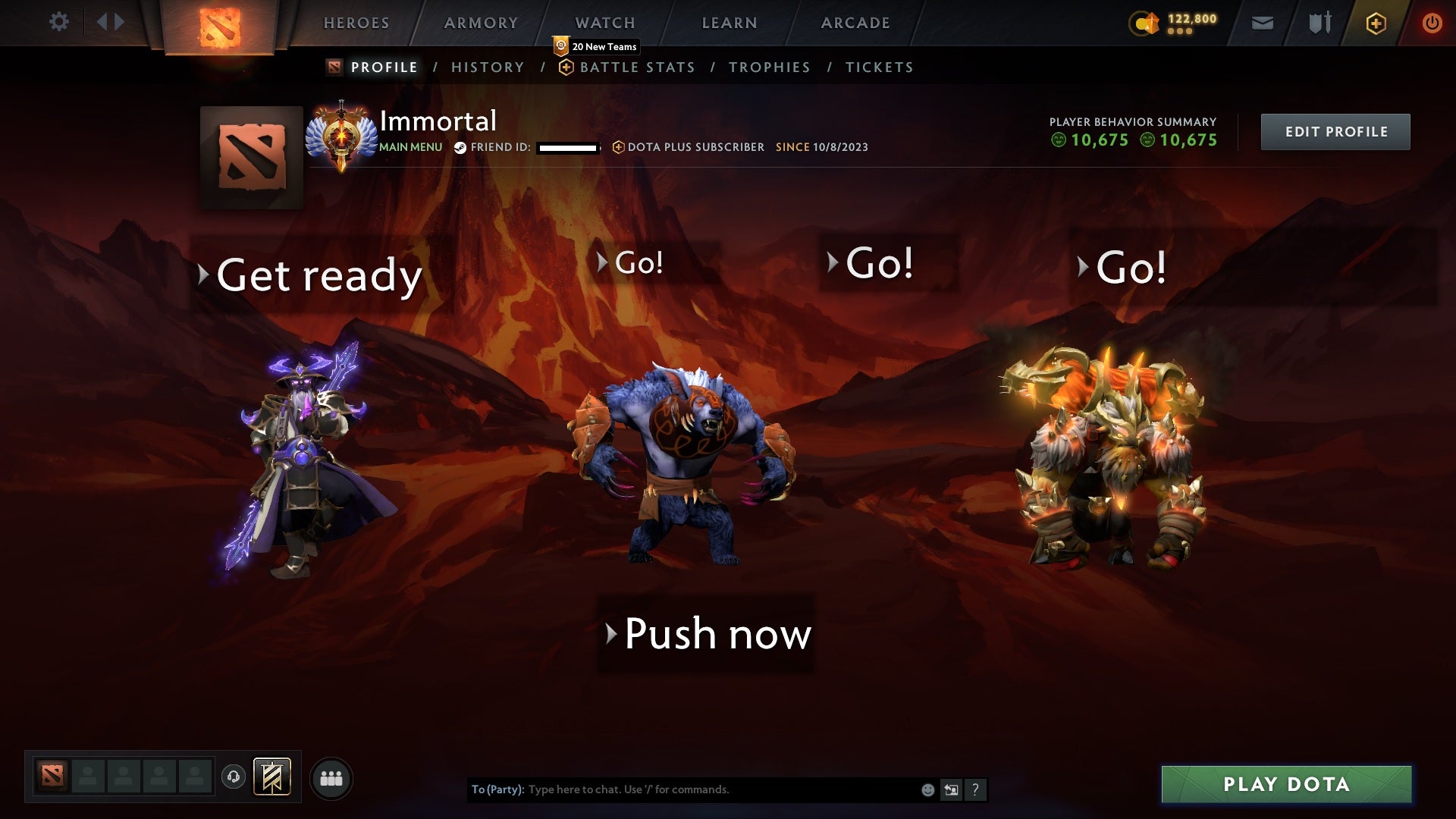Screen dimensions: 1456x819
Task: Open the shield and sword icon
Action: pos(1318,23)
